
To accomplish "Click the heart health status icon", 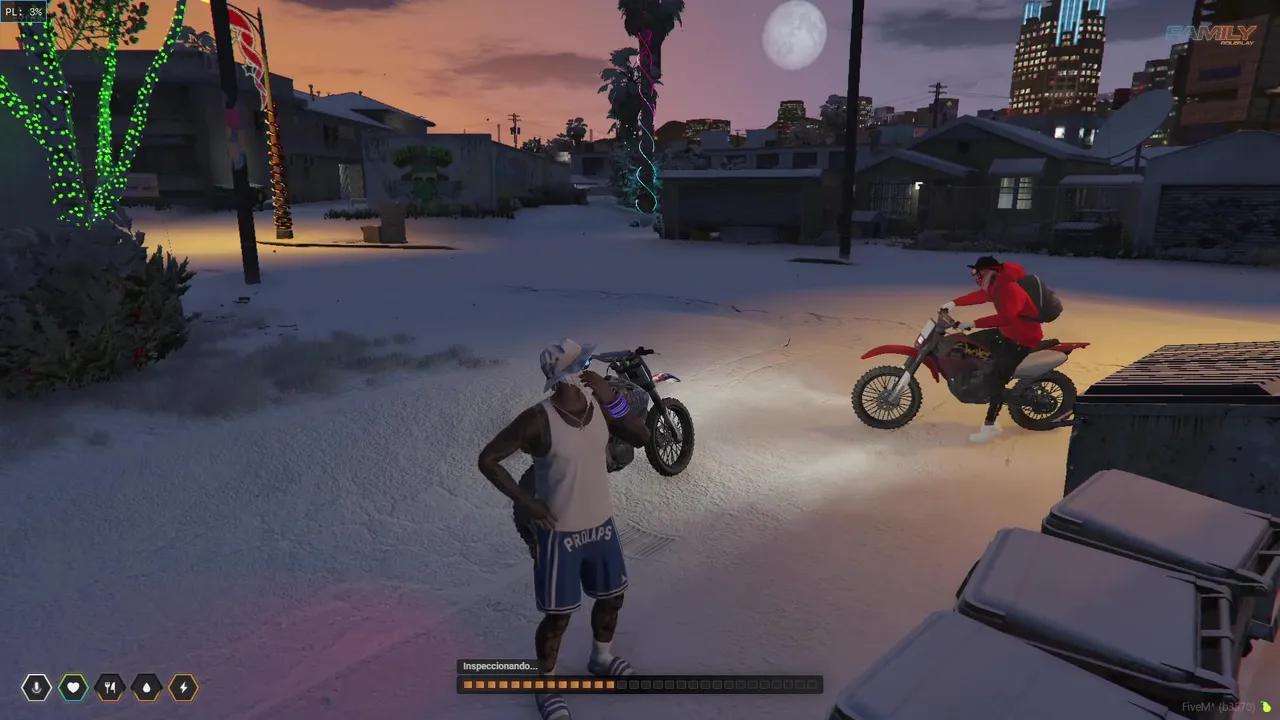I will point(72,687).
